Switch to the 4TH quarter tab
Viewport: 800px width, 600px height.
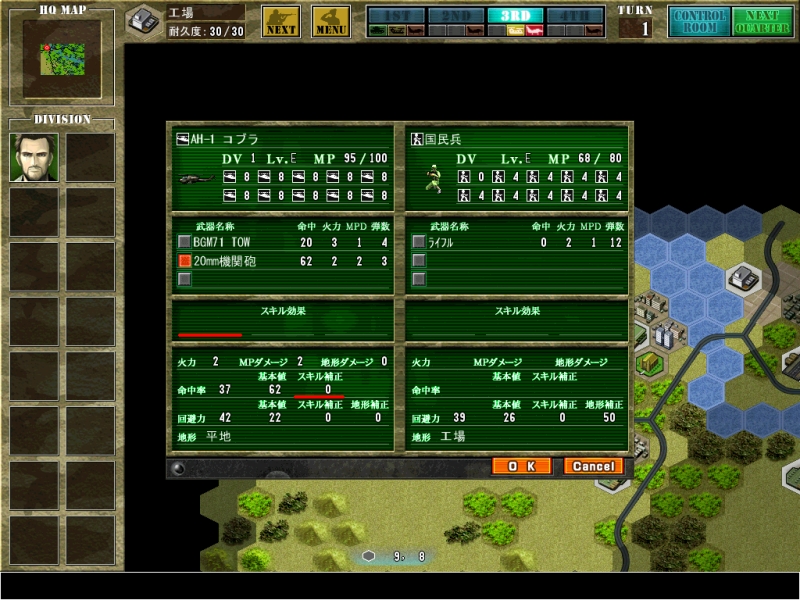[576, 15]
